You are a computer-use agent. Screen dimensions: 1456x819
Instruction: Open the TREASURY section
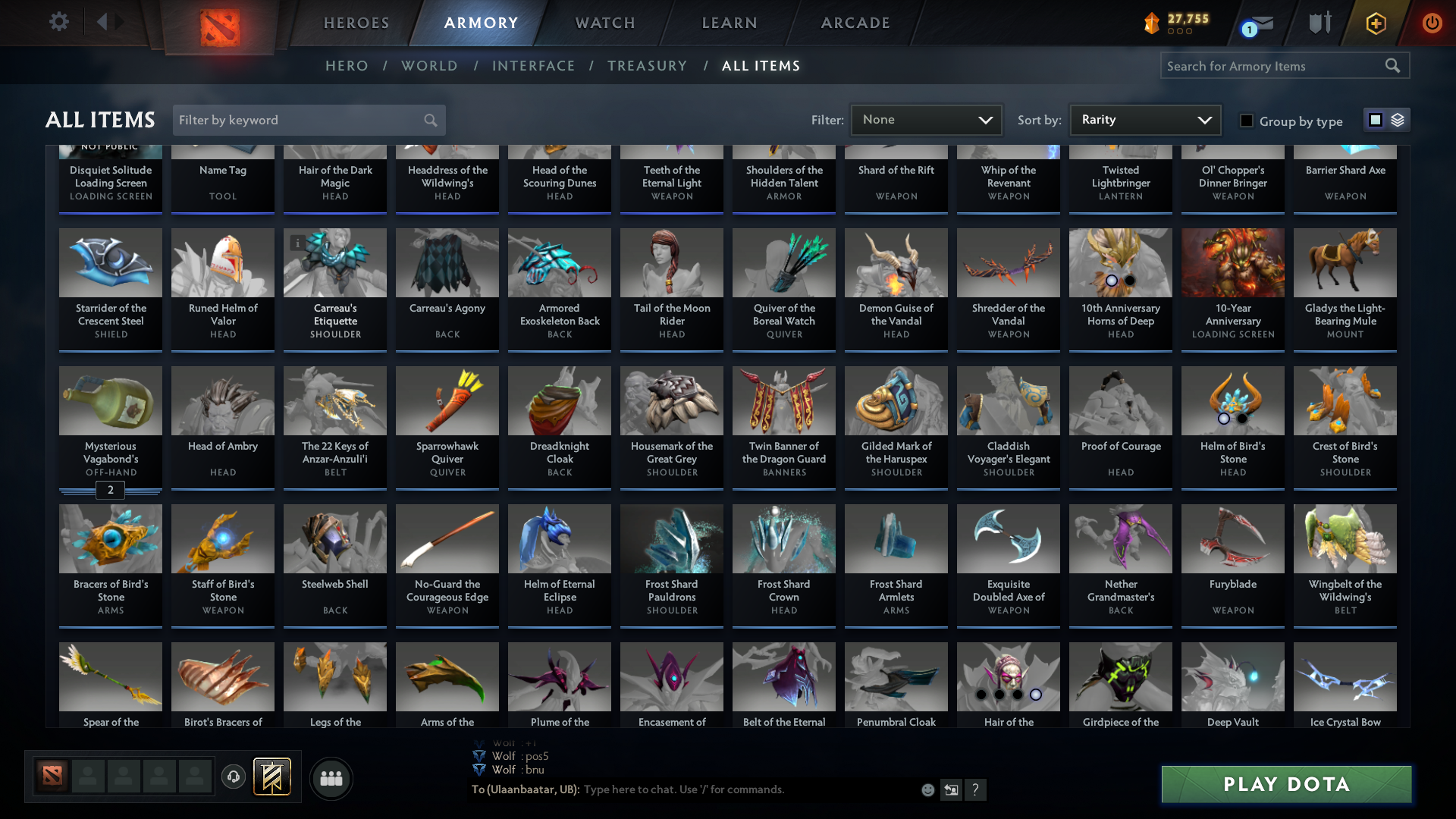coord(647,66)
